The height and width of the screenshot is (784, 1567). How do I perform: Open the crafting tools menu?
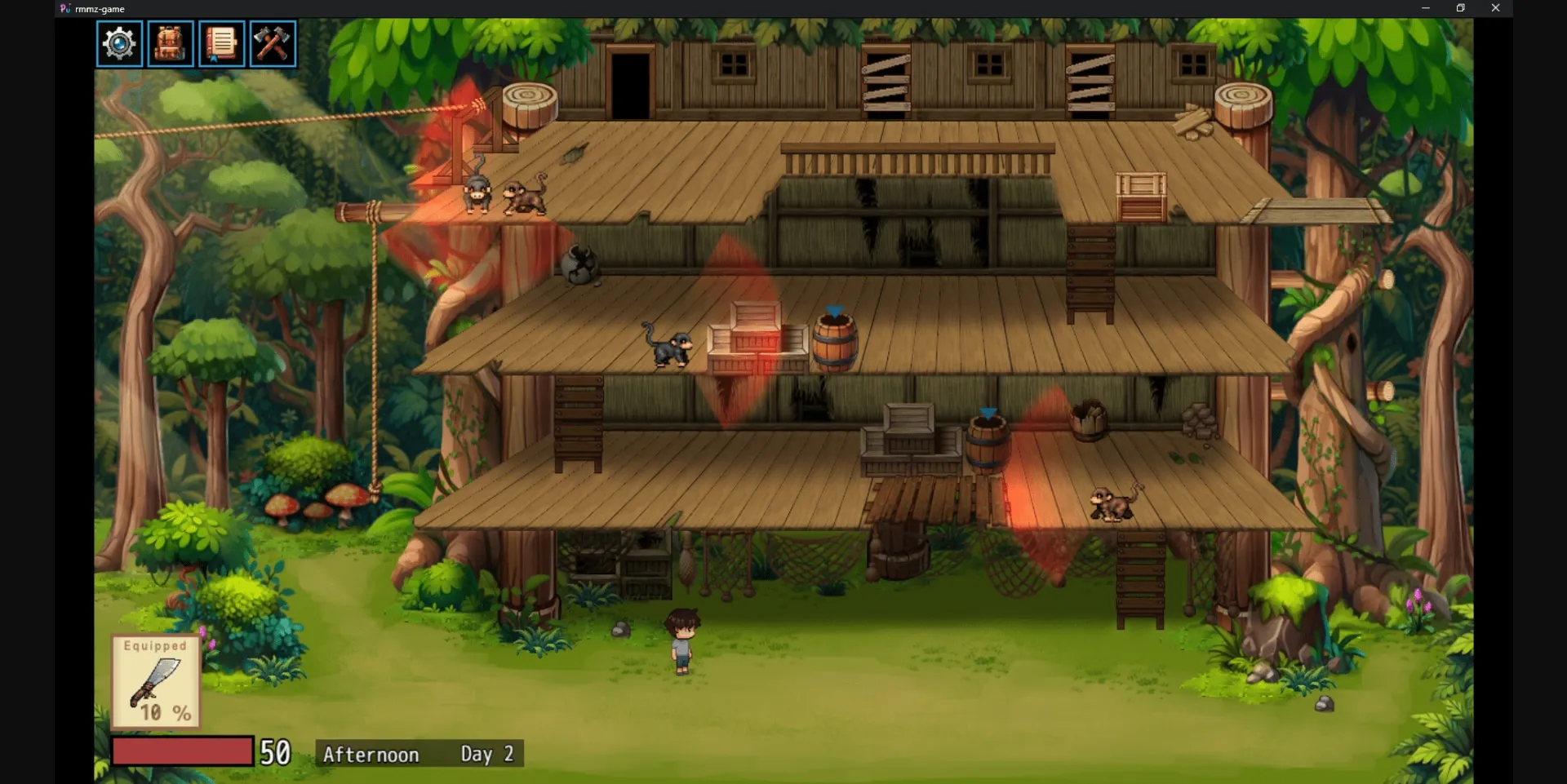[x=273, y=43]
